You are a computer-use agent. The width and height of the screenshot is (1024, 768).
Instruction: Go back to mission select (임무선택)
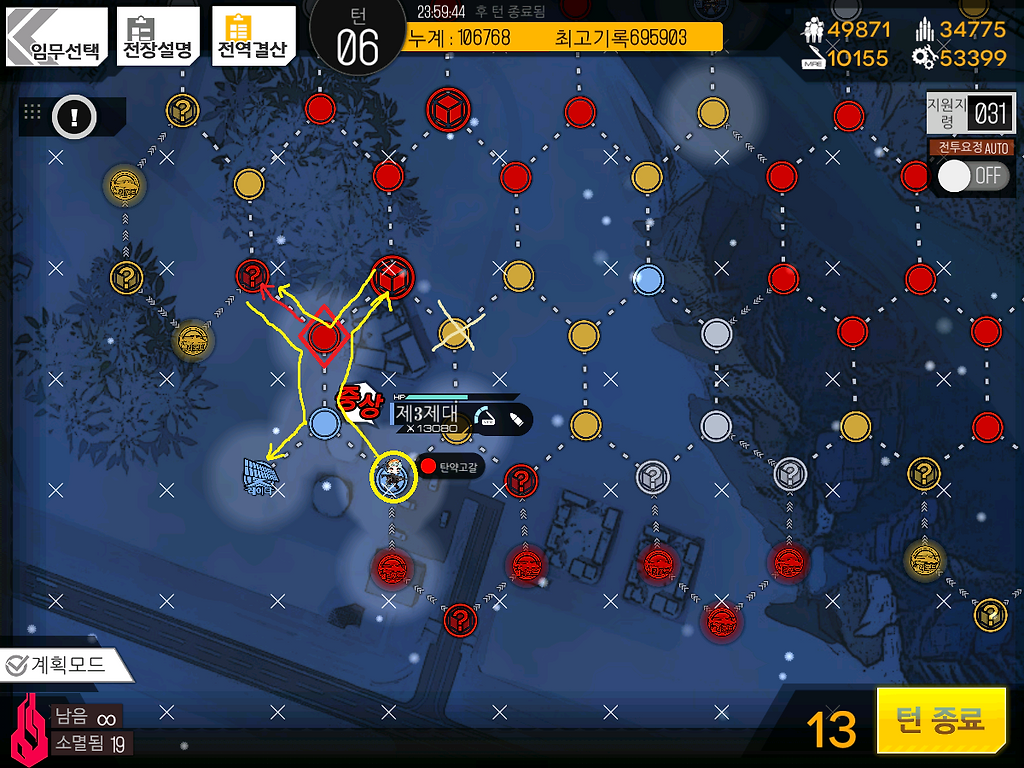55,37
